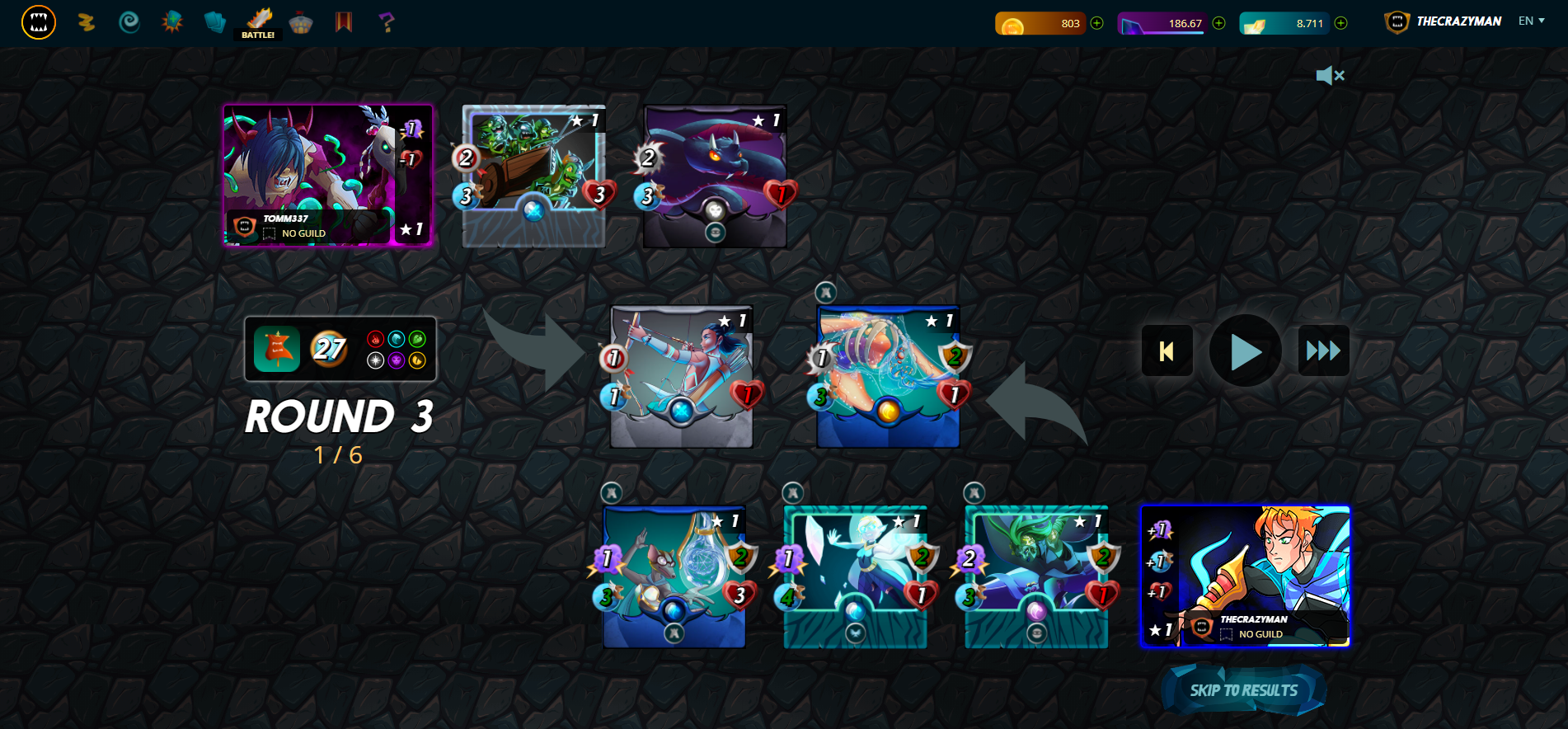Viewport: 1568px width, 729px height.
Task: Open the EN language dropdown
Action: click(1531, 21)
